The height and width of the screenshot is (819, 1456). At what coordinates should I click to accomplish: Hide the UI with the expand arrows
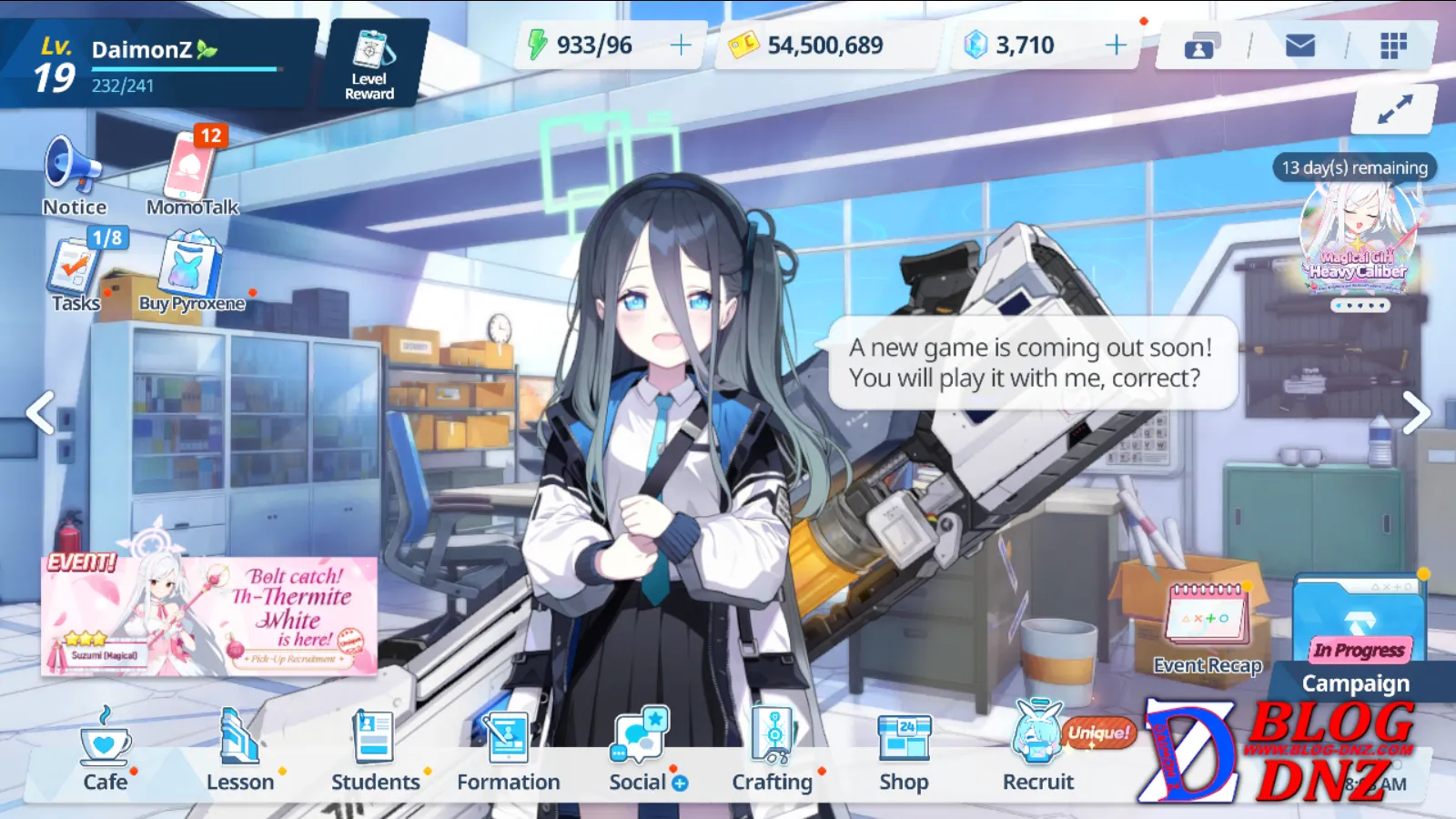[x=1394, y=109]
